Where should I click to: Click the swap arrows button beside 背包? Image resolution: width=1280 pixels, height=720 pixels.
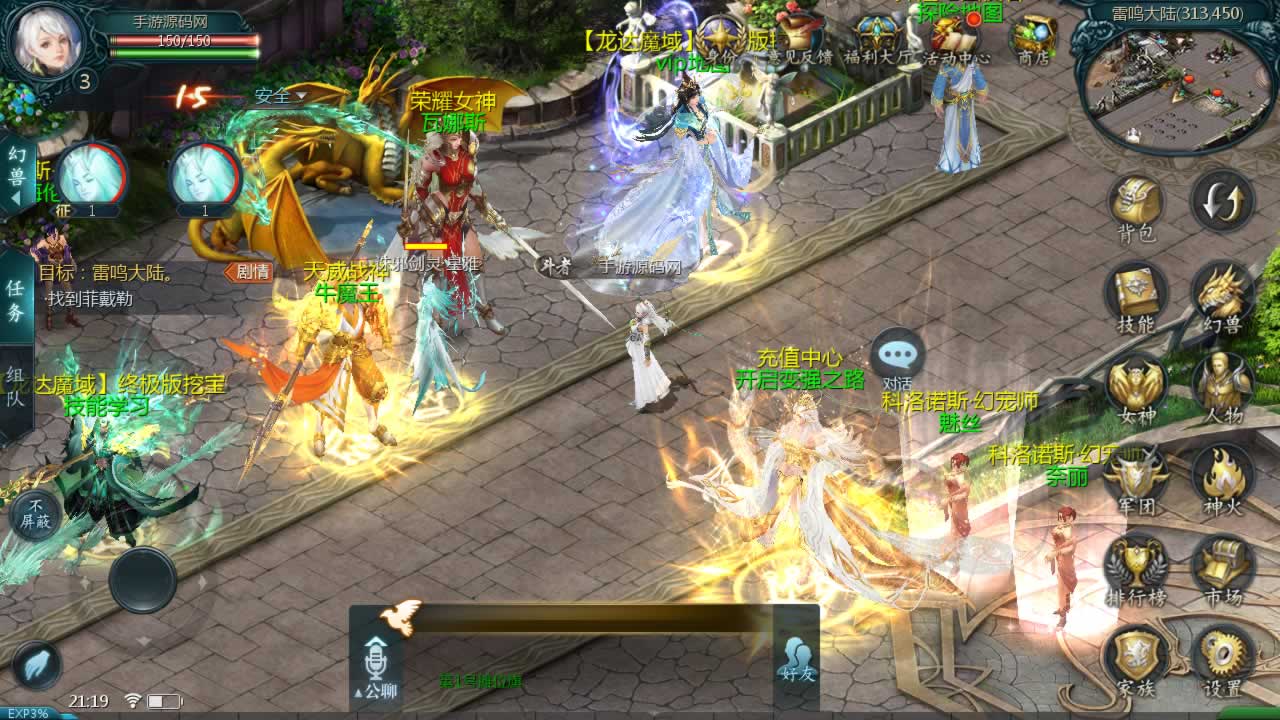[x=1222, y=201]
